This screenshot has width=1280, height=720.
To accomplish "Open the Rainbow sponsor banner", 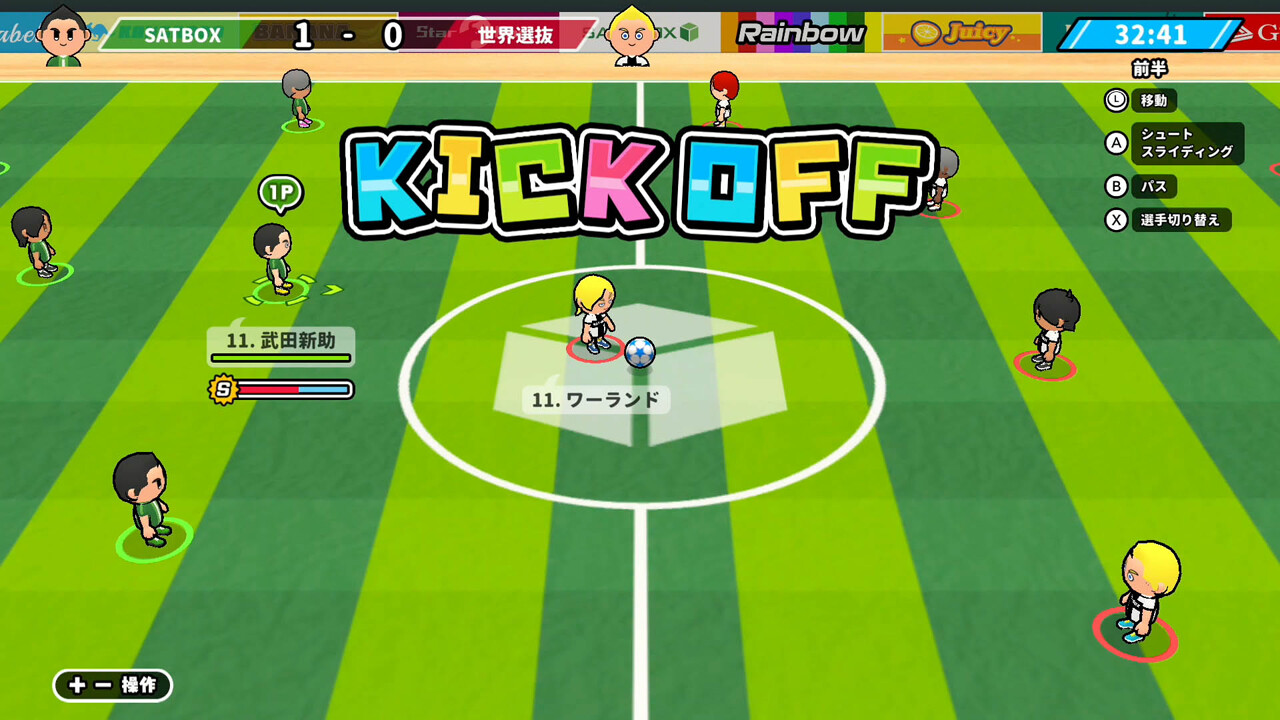I will click(x=800, y=32).
